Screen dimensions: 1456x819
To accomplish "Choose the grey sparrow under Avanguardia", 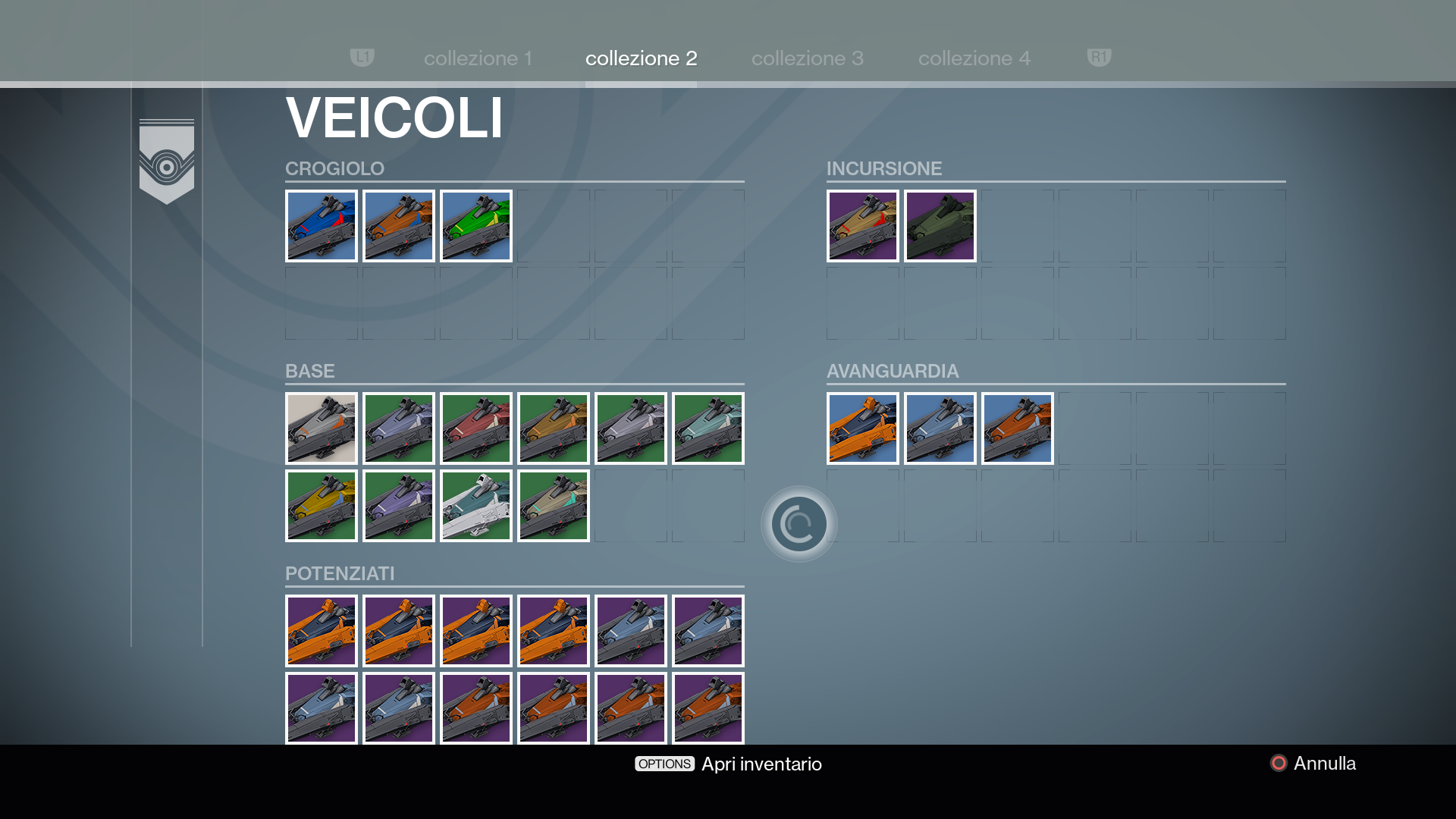I will (940, 428).
